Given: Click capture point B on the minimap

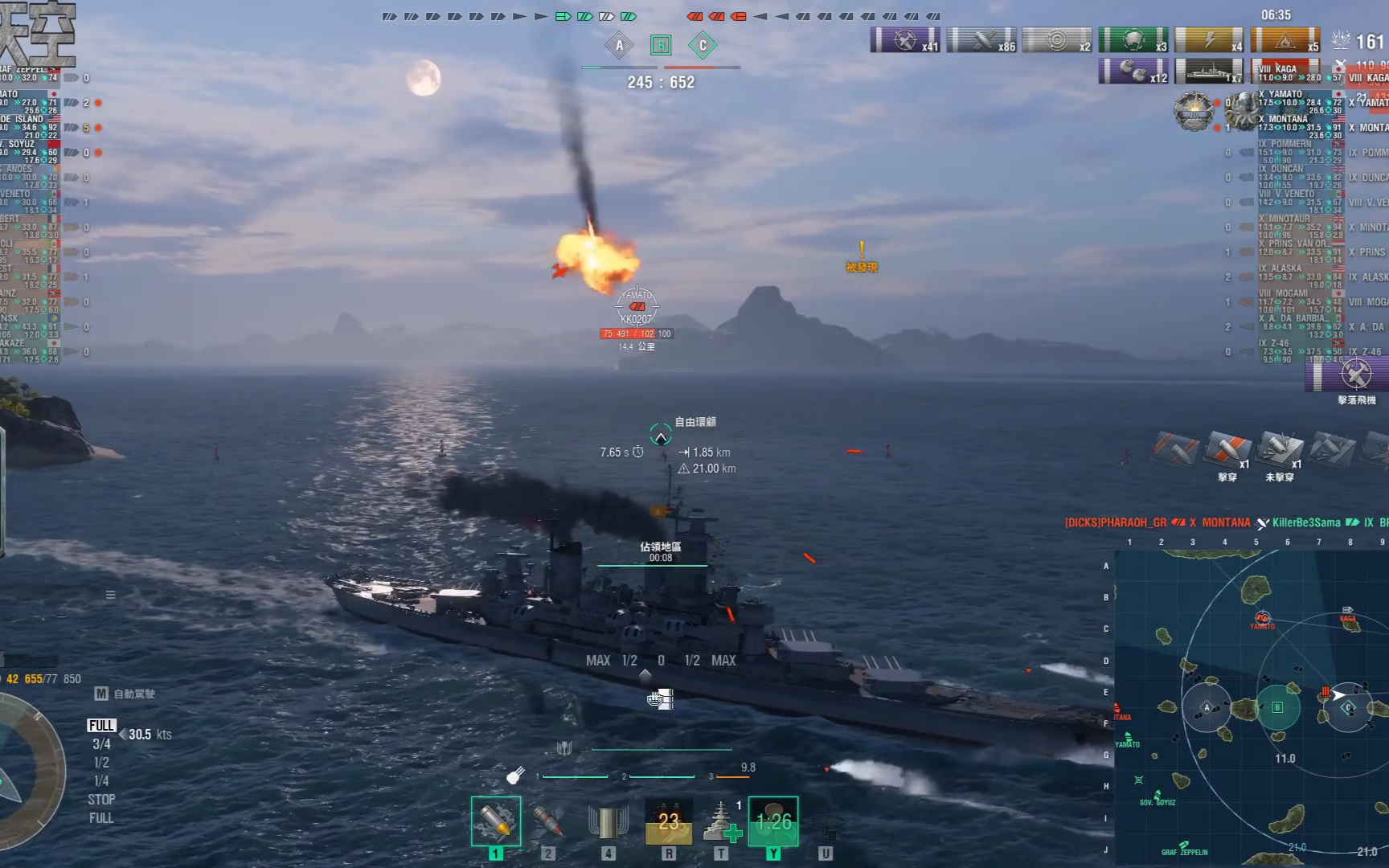Looking at the screenshot, I should tap(1277, 707).
